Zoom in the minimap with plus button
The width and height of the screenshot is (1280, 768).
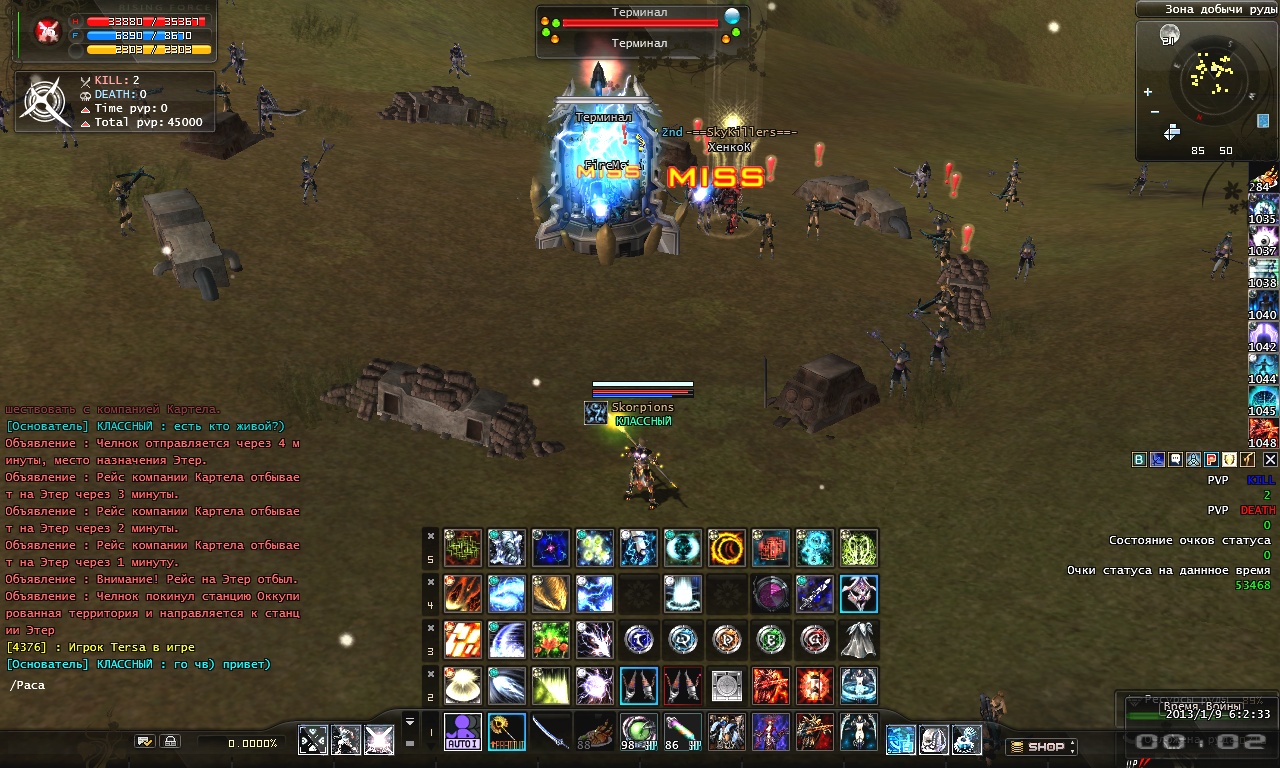[1147, 92]
